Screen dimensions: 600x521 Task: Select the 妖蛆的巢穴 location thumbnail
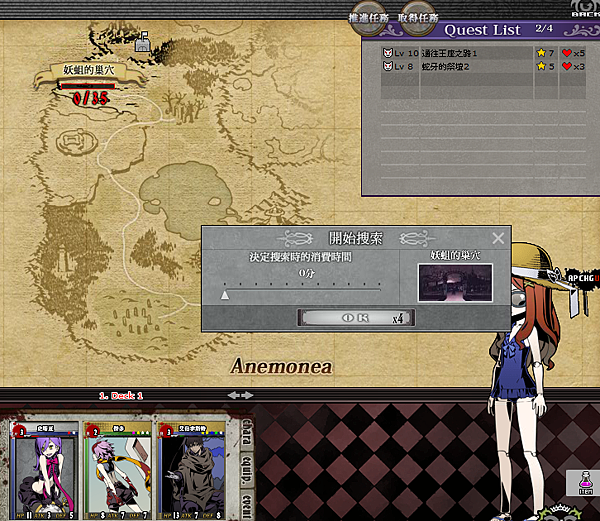tap(447, 282)
